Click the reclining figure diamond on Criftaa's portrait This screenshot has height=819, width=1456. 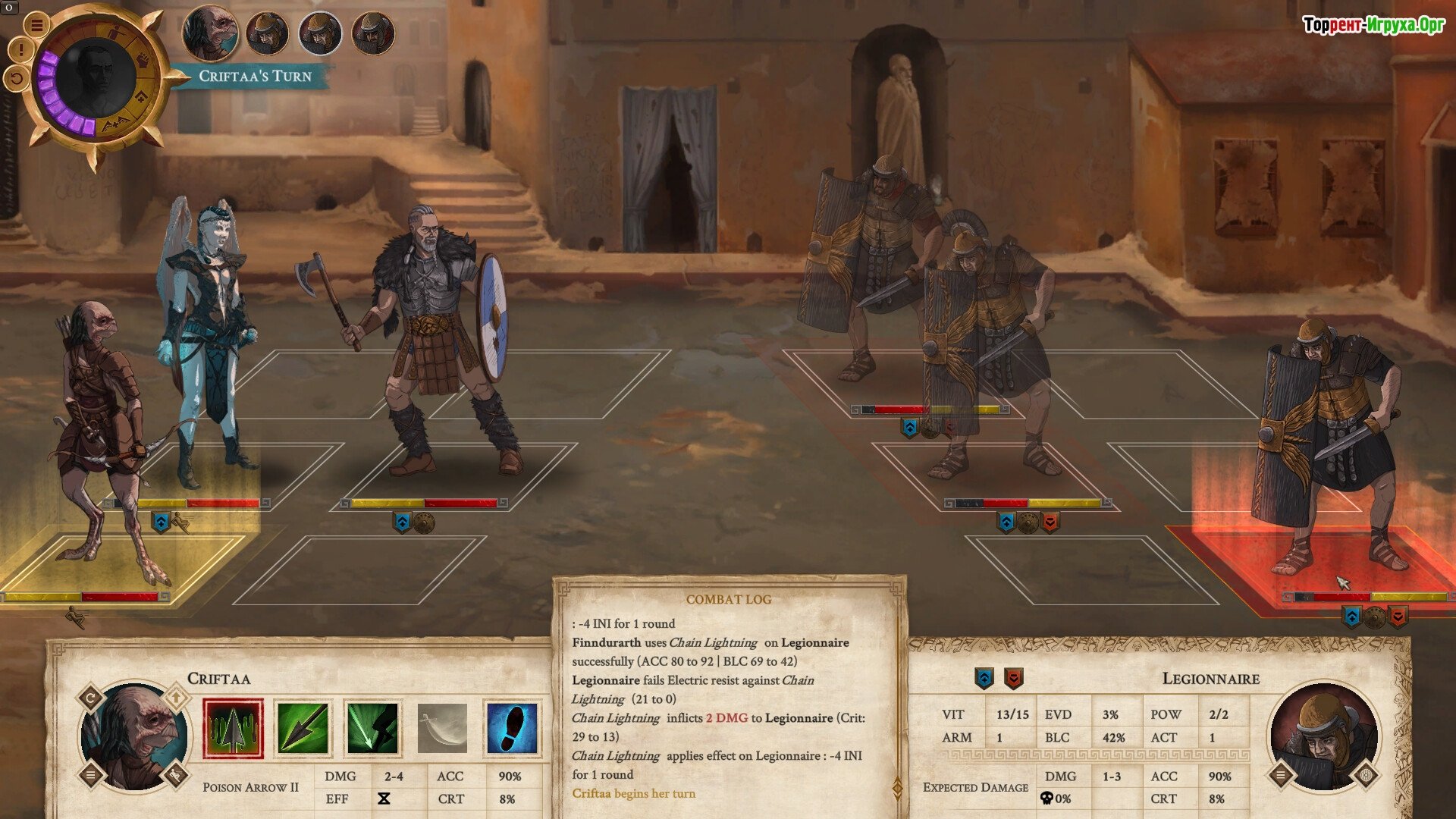176,775
